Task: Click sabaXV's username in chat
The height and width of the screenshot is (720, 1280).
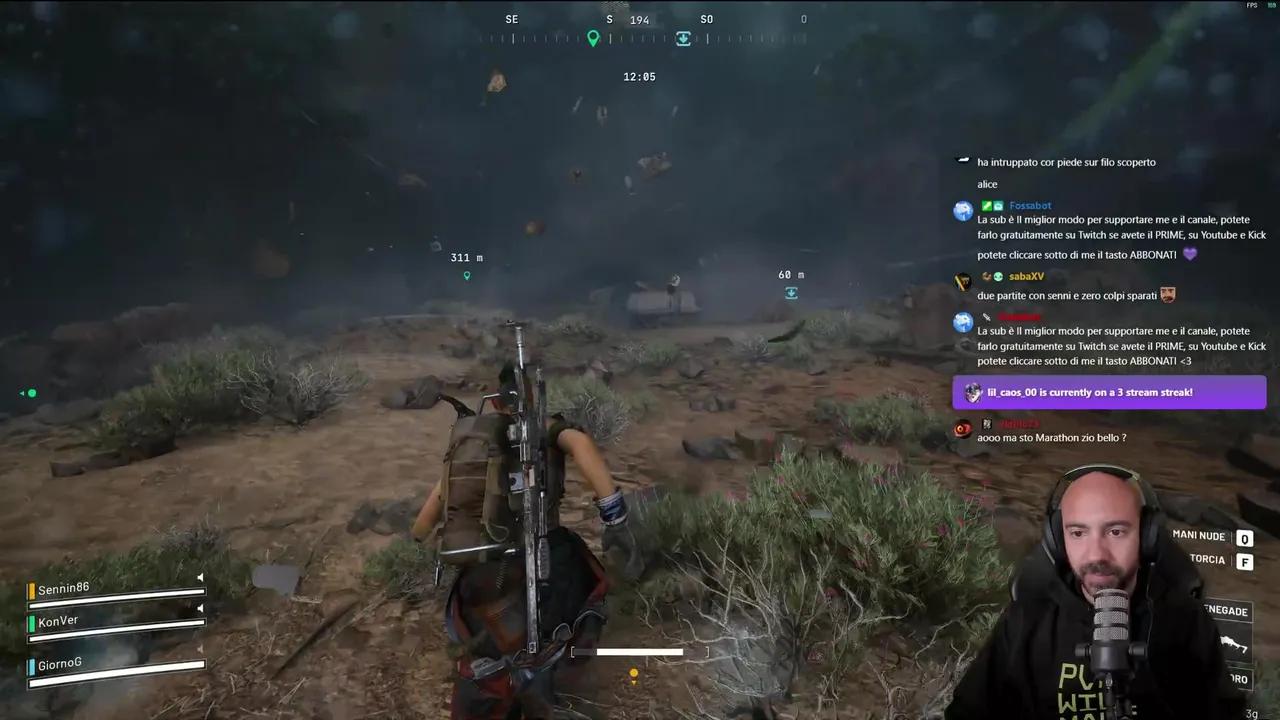Action: pos(1026,276)
